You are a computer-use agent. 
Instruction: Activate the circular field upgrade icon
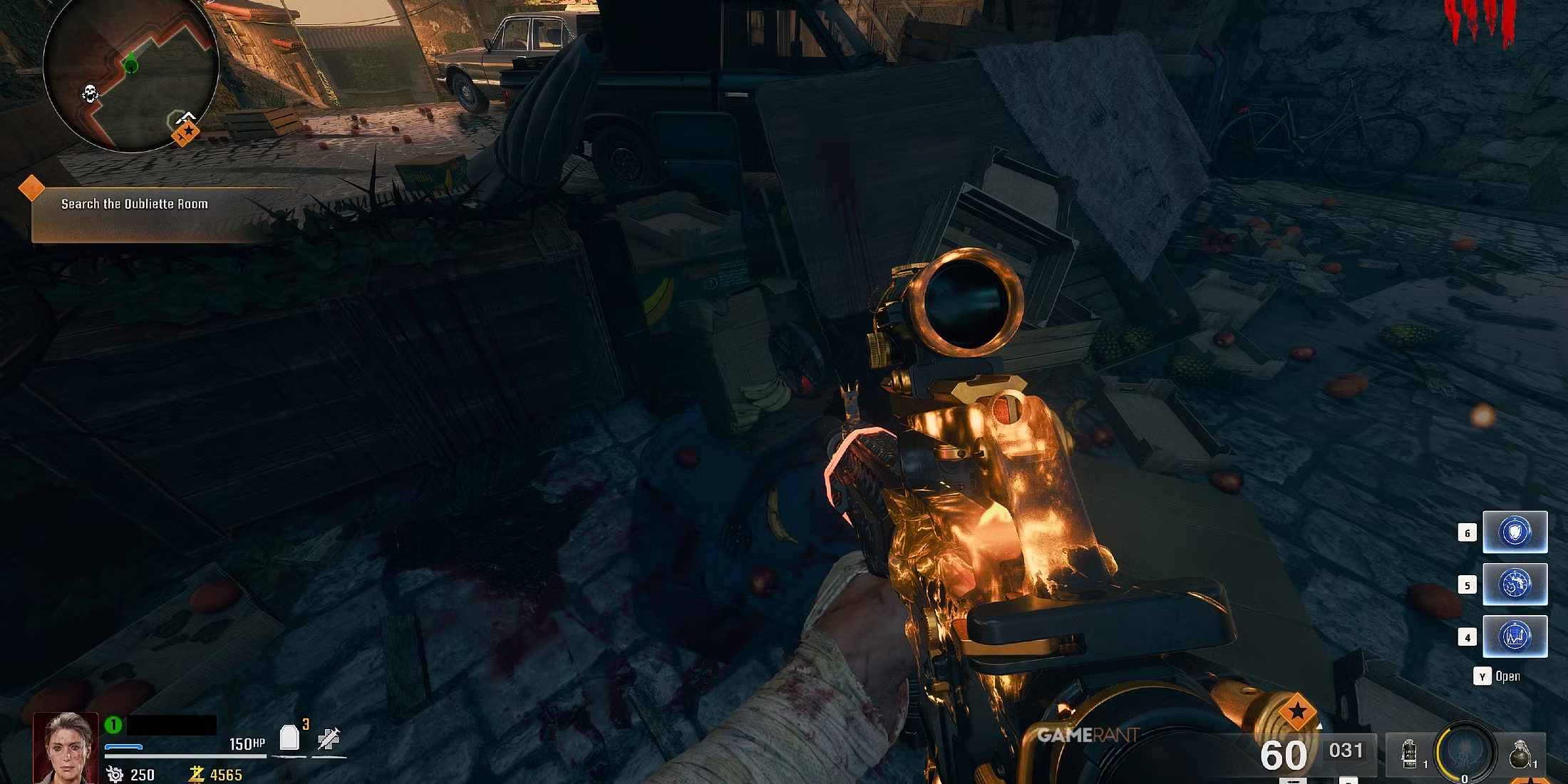pos(1465,752)
